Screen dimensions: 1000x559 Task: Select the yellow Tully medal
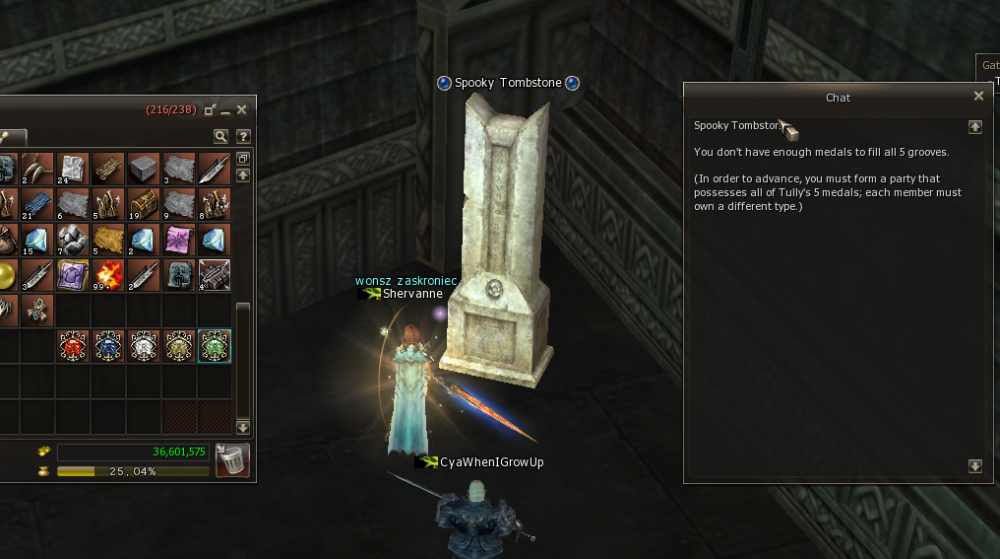(179, 345)
